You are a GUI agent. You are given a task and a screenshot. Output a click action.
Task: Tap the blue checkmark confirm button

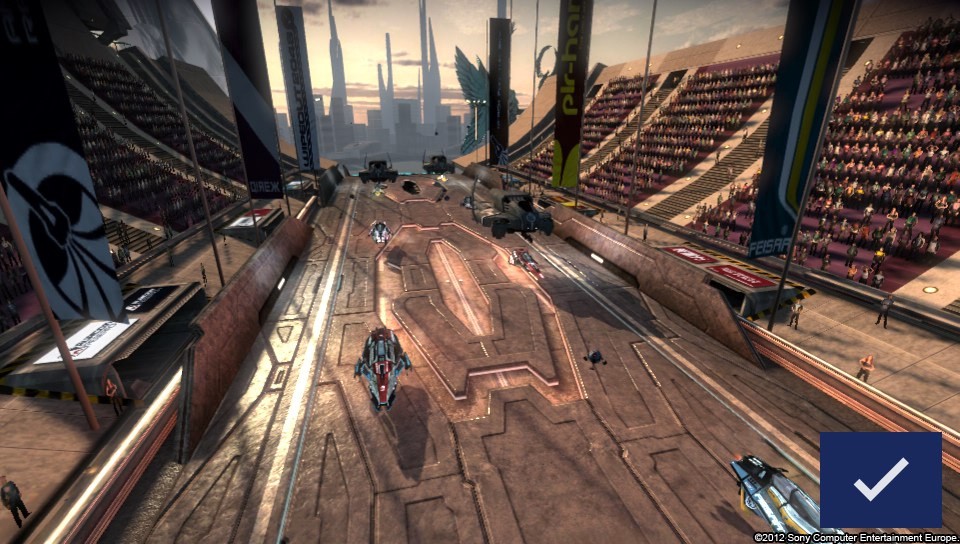[x=880, y=479]
